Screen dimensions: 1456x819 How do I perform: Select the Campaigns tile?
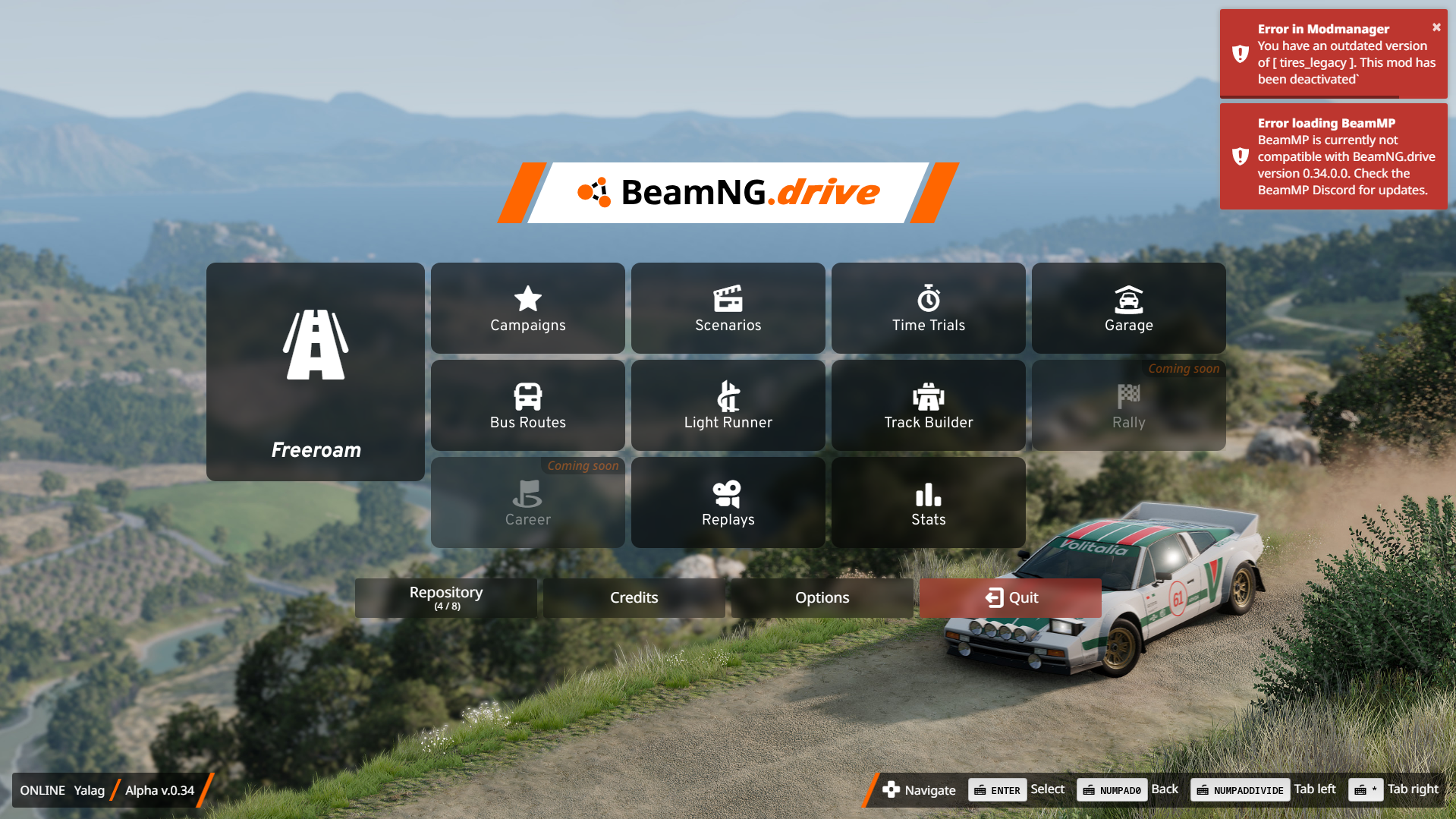click(x=528, y=308)
